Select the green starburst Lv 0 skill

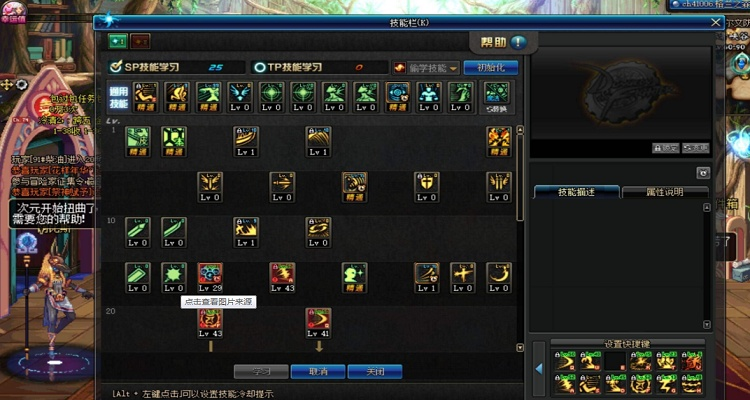coord(174,275)
